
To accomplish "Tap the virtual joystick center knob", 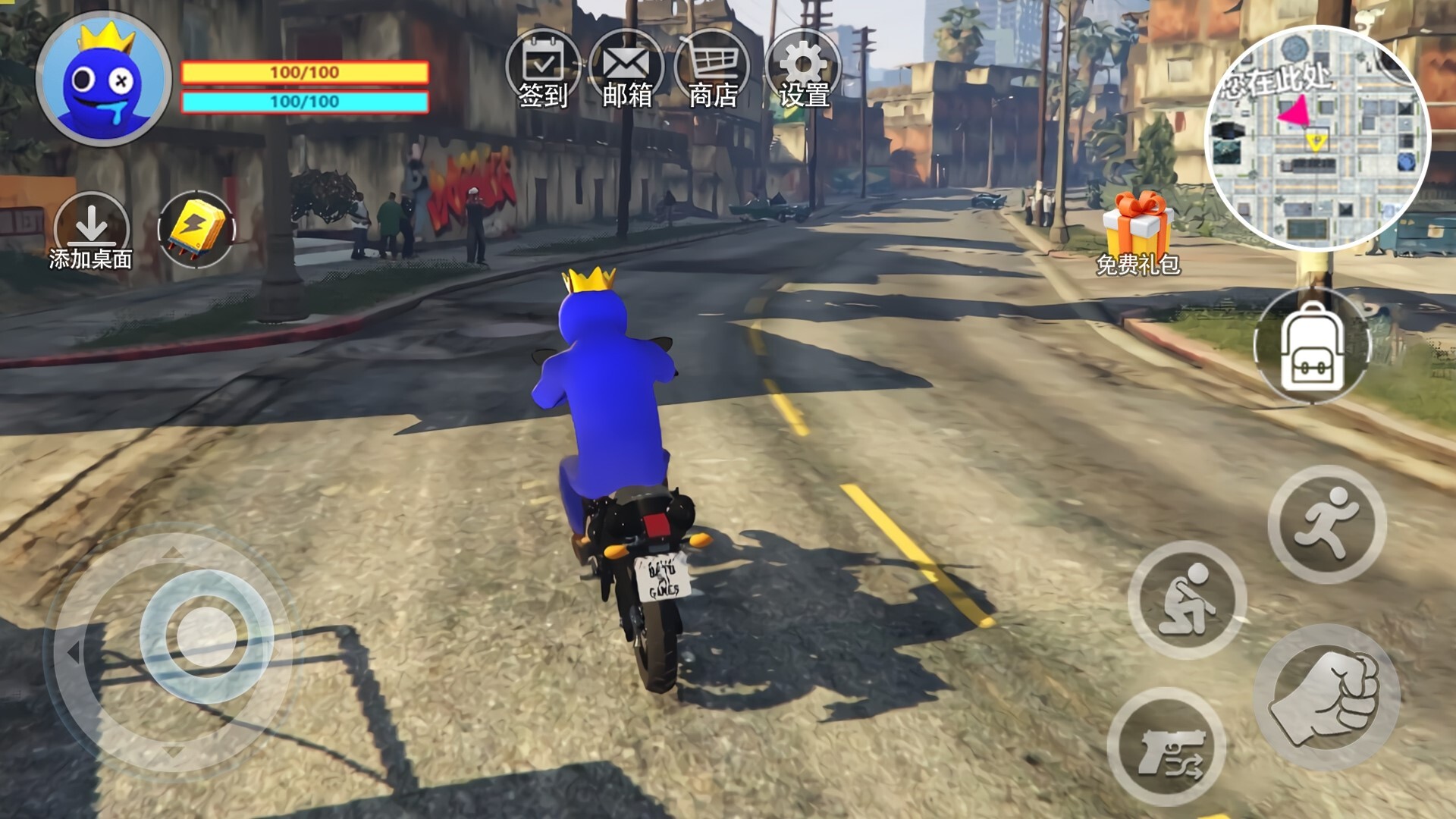I will click(206, 636).
